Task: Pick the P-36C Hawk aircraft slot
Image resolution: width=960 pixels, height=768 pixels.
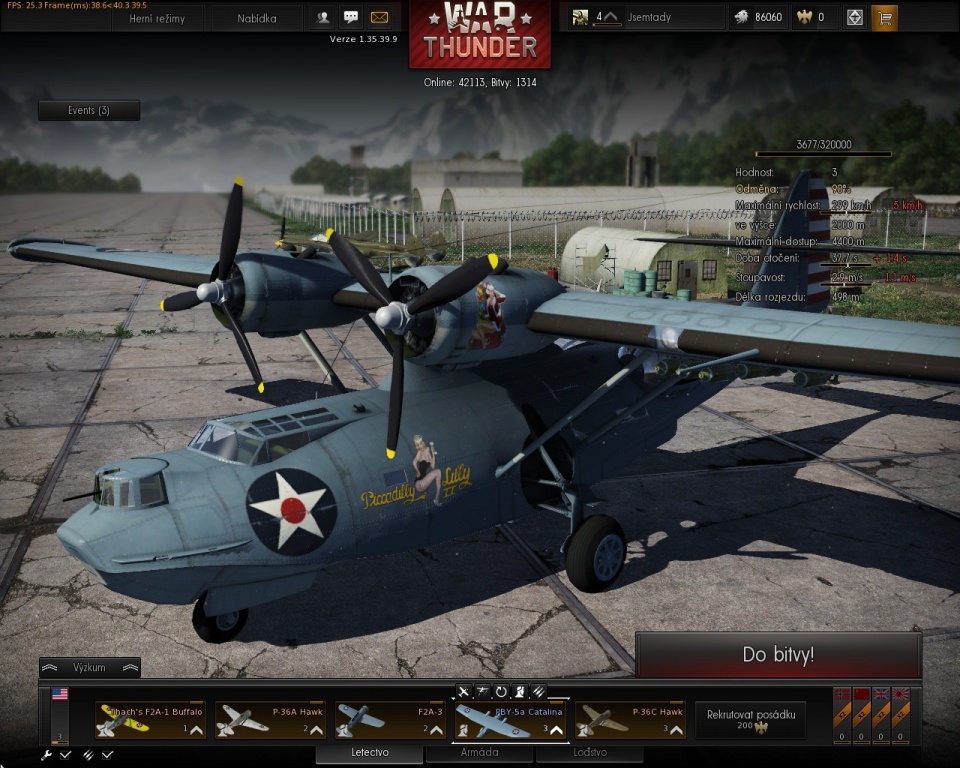Action: point(630,719)
